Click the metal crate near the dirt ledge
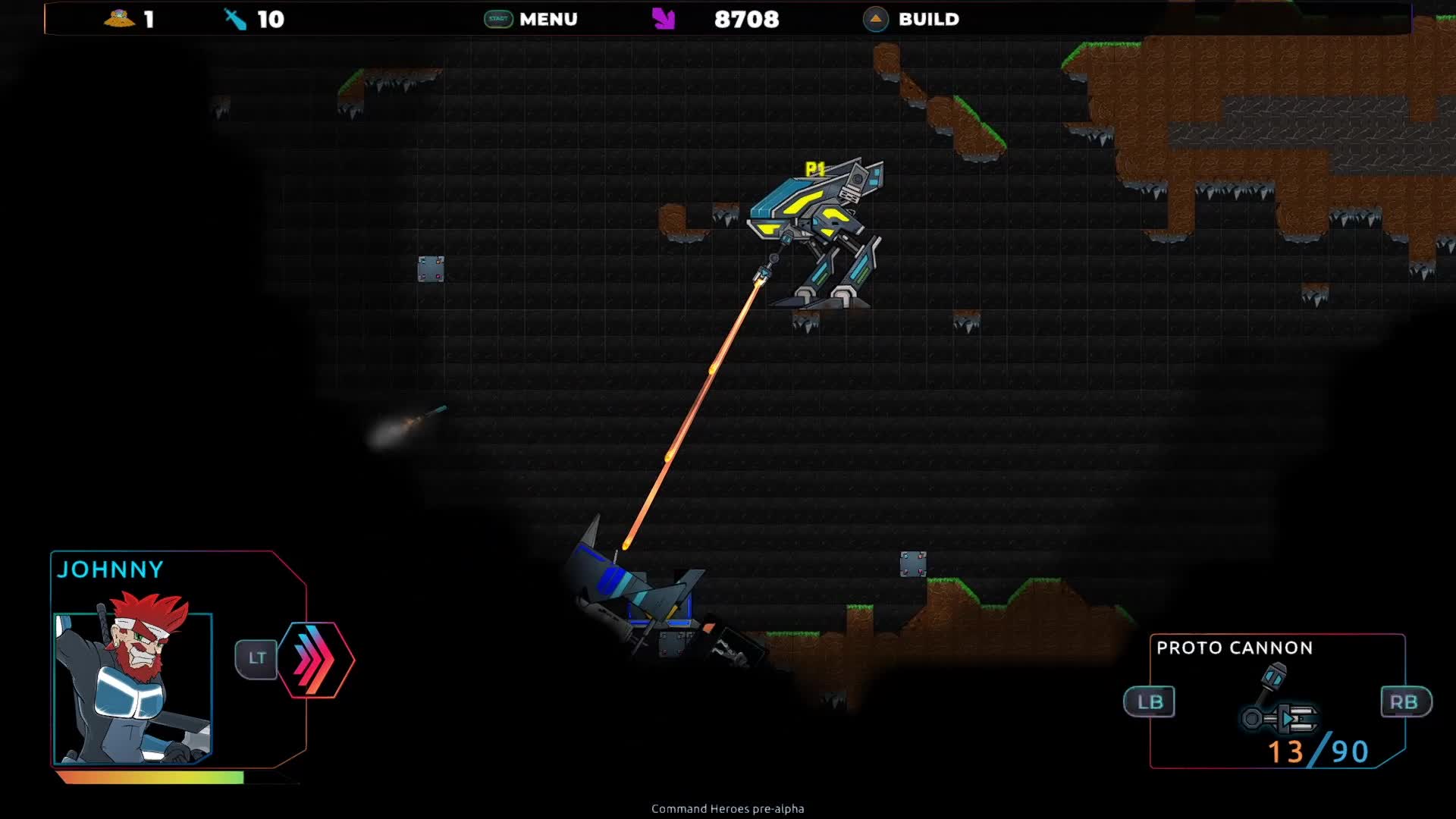 914,563
